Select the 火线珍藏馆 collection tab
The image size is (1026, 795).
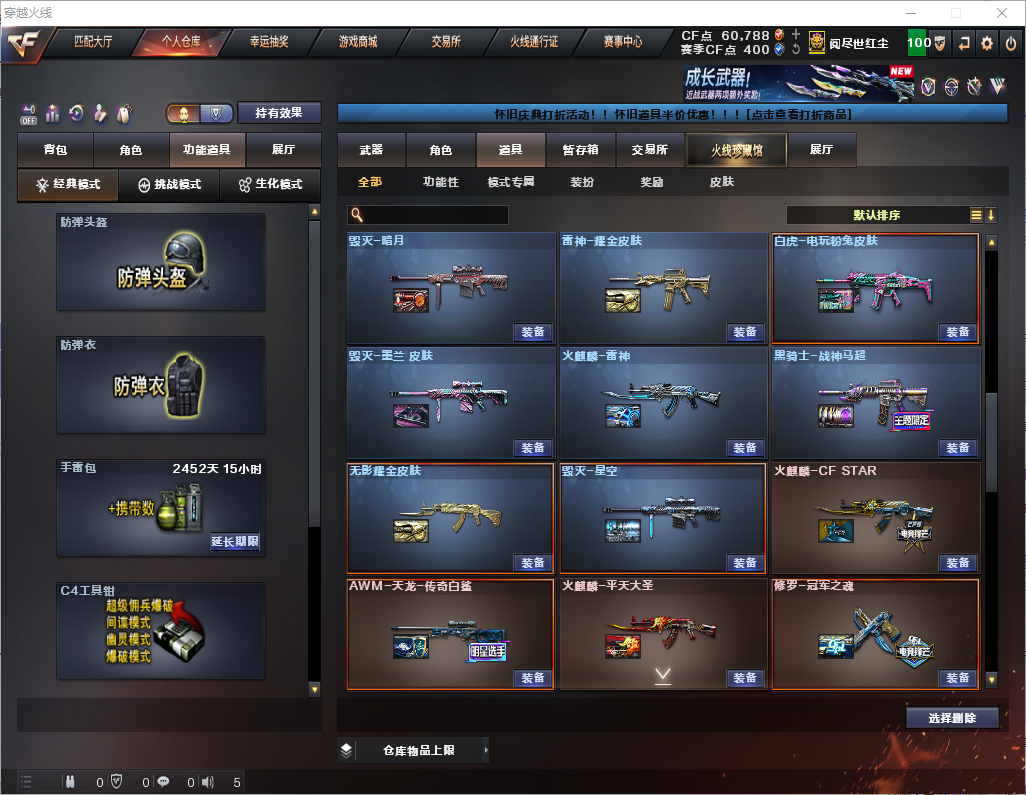tap(735, 150)
